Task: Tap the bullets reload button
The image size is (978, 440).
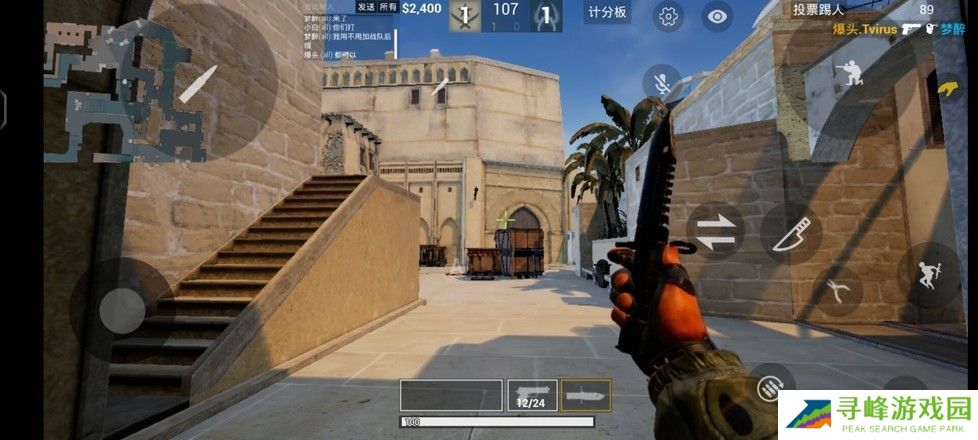Action: tap(768, 386)
